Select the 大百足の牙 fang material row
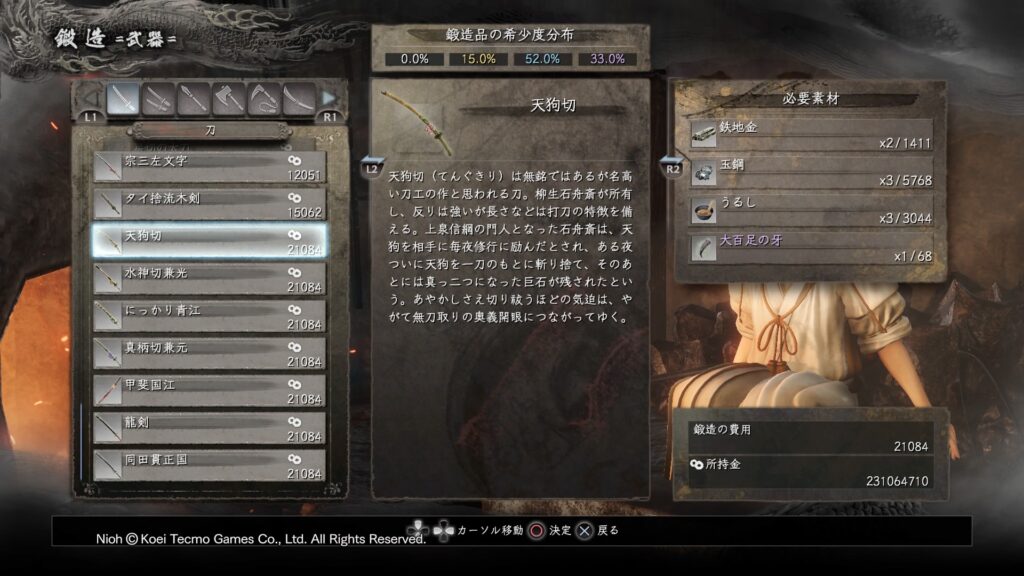 coord(811,247)
